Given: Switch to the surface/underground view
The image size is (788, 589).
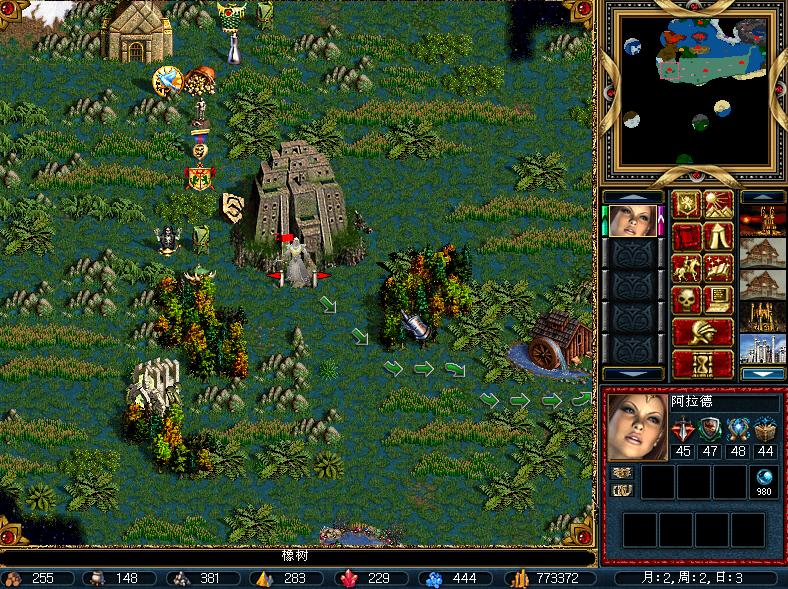Looking at the screenshot, I should [717, 204].
